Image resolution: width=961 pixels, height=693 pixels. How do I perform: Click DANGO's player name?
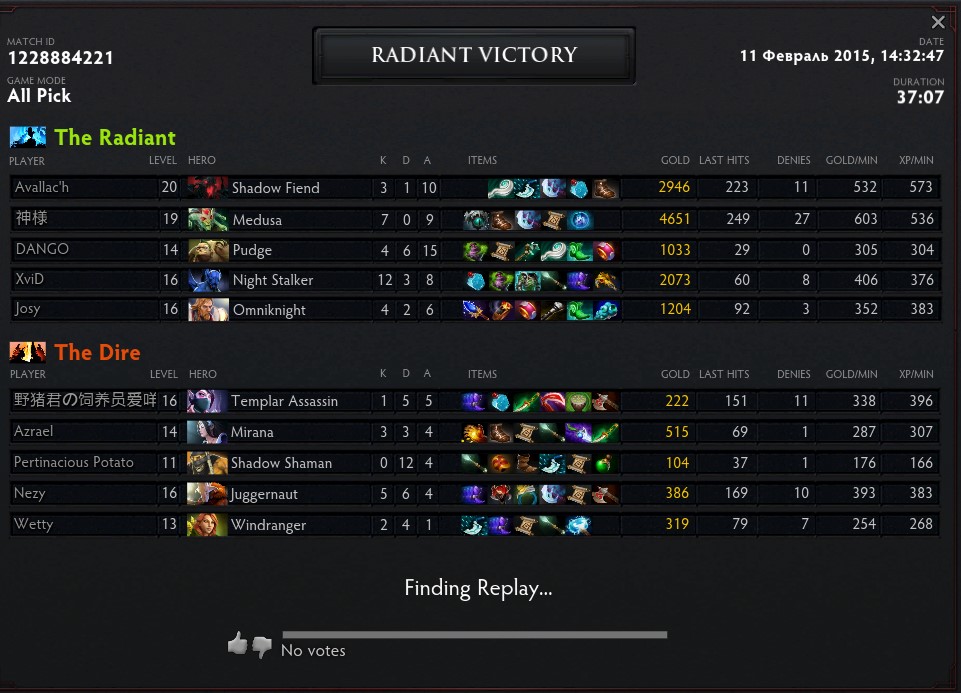(x=42, y=250)
